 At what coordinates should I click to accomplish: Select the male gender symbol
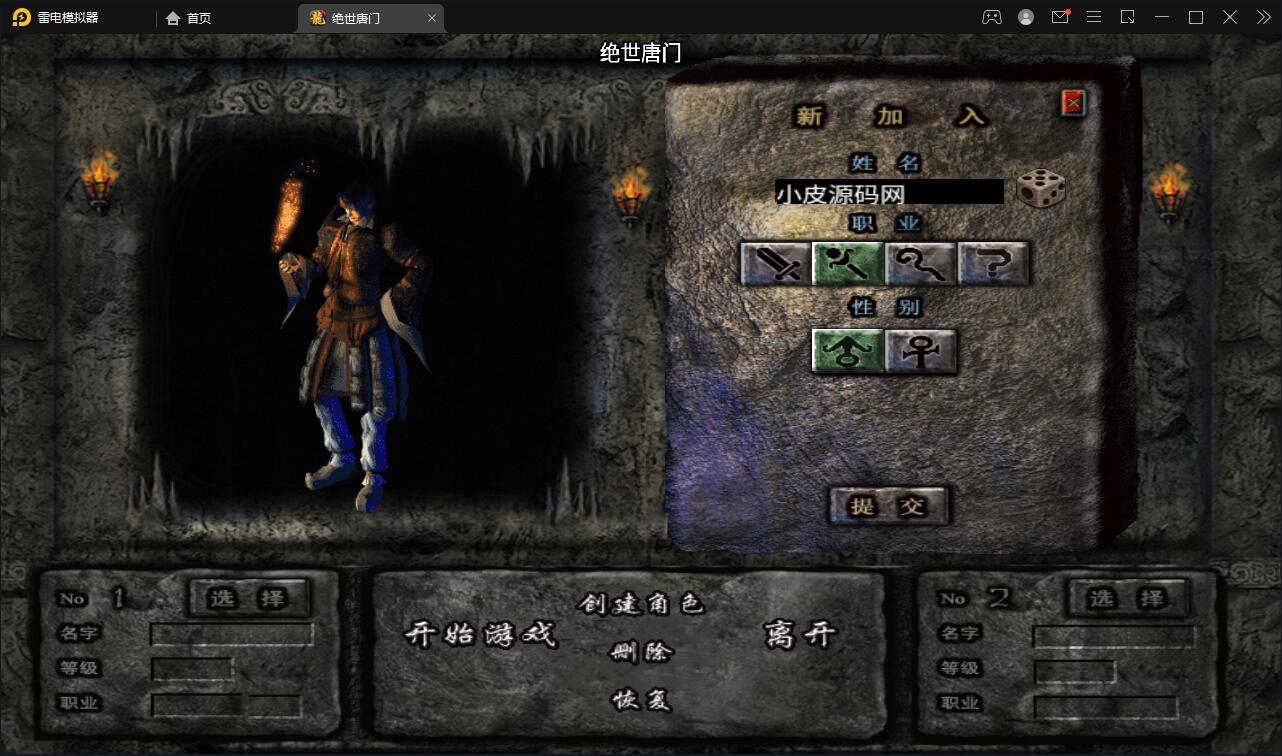click(847, 351)
